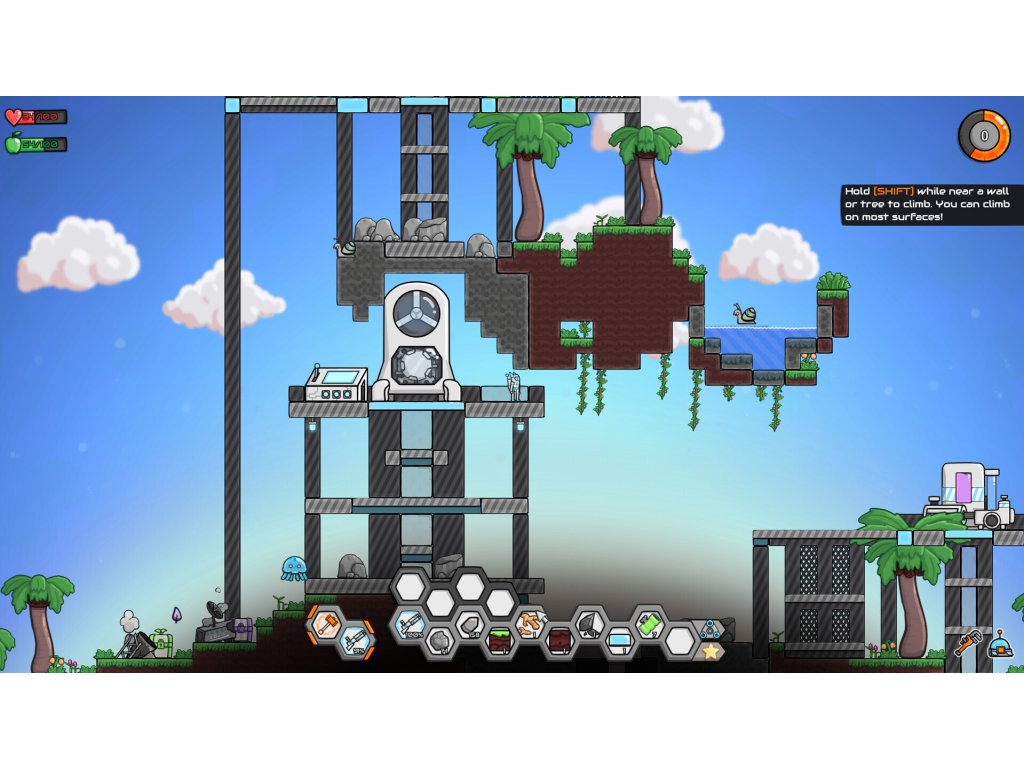The height and width of the screenshot is (768, 1024).
Task: Click the orange circular gauge dial
Action: (984, 135)
